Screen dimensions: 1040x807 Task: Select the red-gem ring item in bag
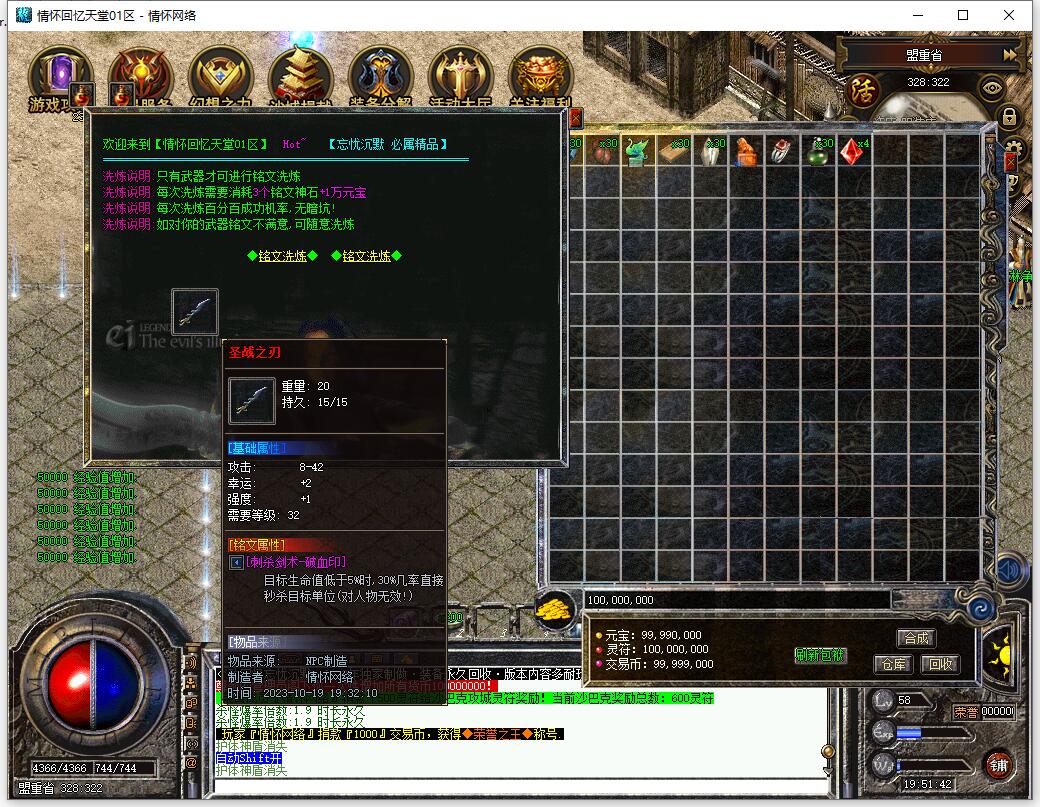tap(782, 151)
